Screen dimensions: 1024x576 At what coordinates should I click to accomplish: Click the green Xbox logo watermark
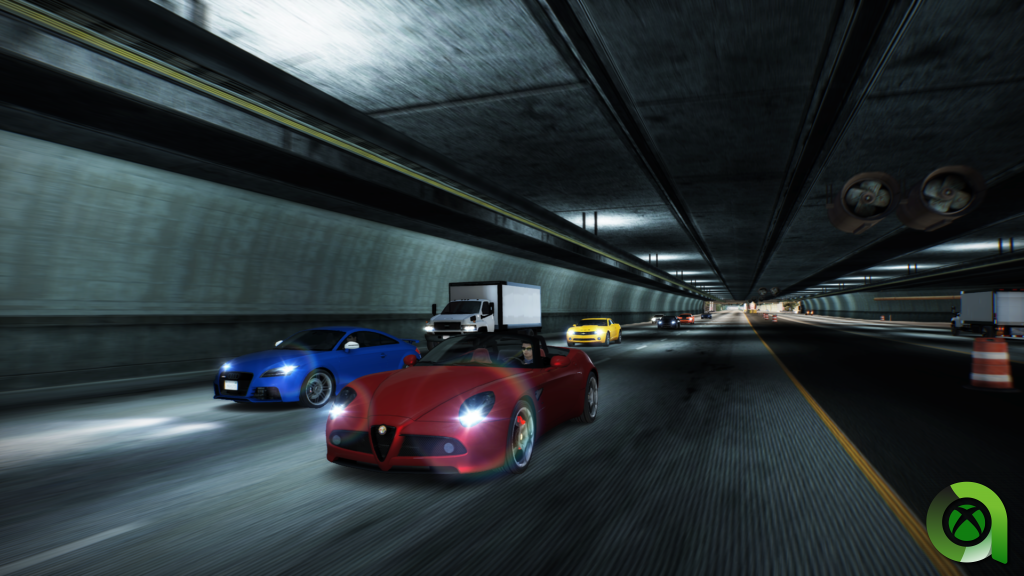(966, 523)
